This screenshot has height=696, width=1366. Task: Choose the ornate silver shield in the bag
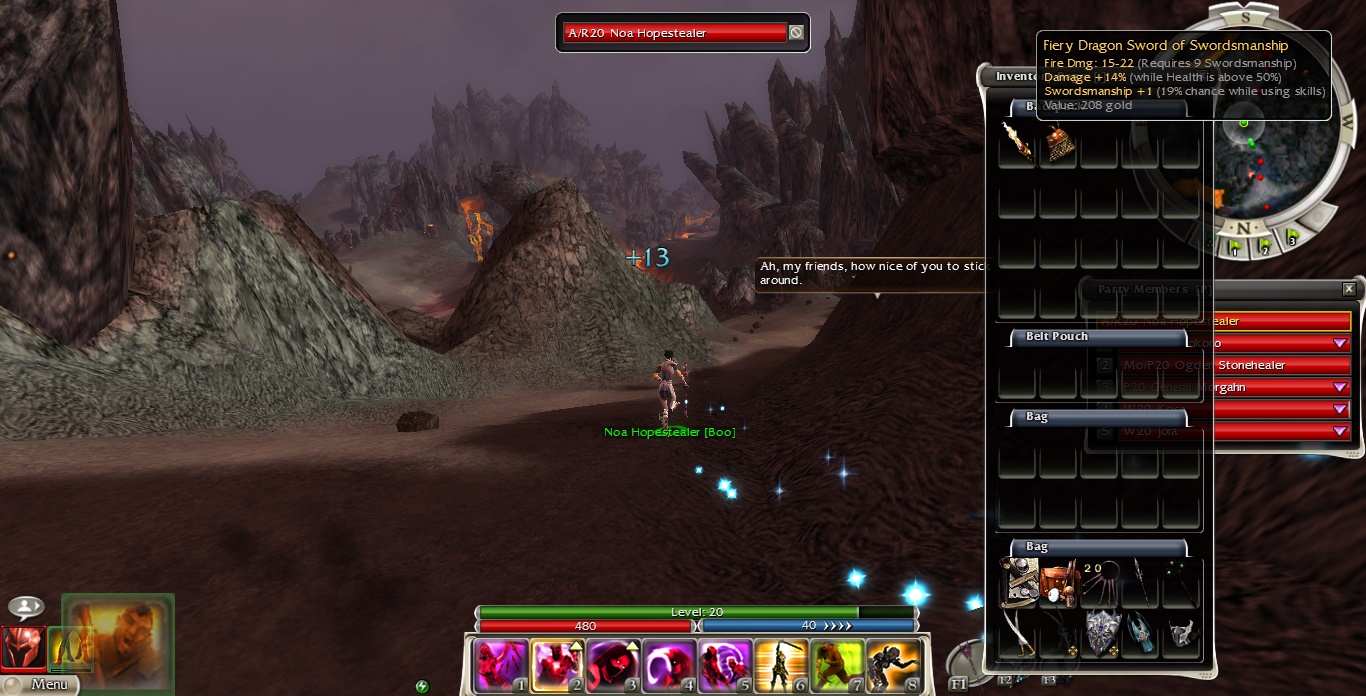[1101, 633]
